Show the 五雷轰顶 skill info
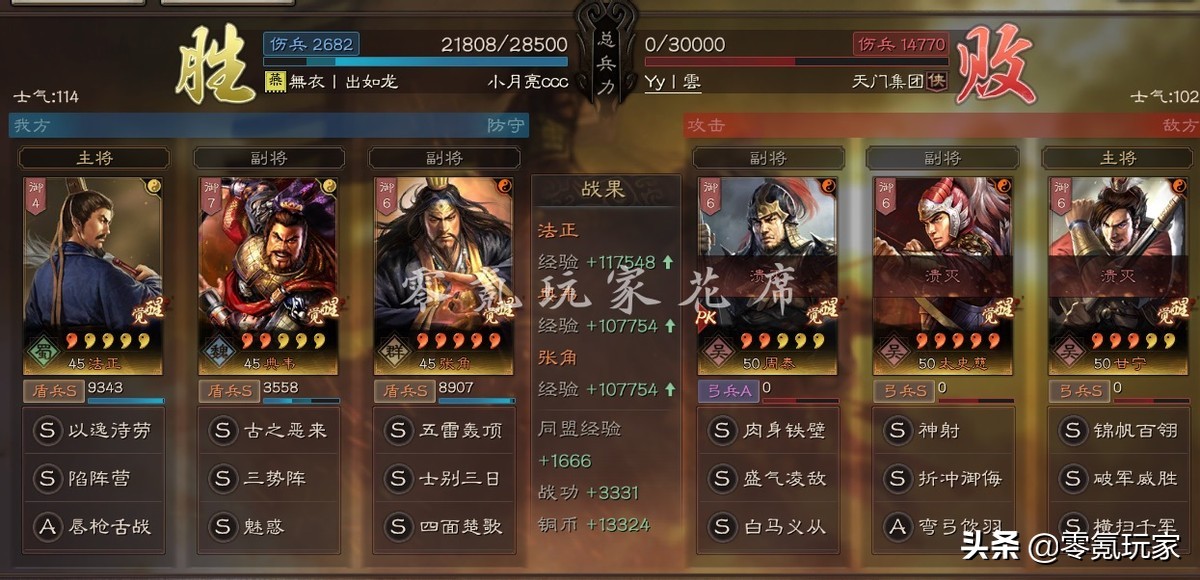The height and width of the screenshot is (580, 1200). click(444, 431)
